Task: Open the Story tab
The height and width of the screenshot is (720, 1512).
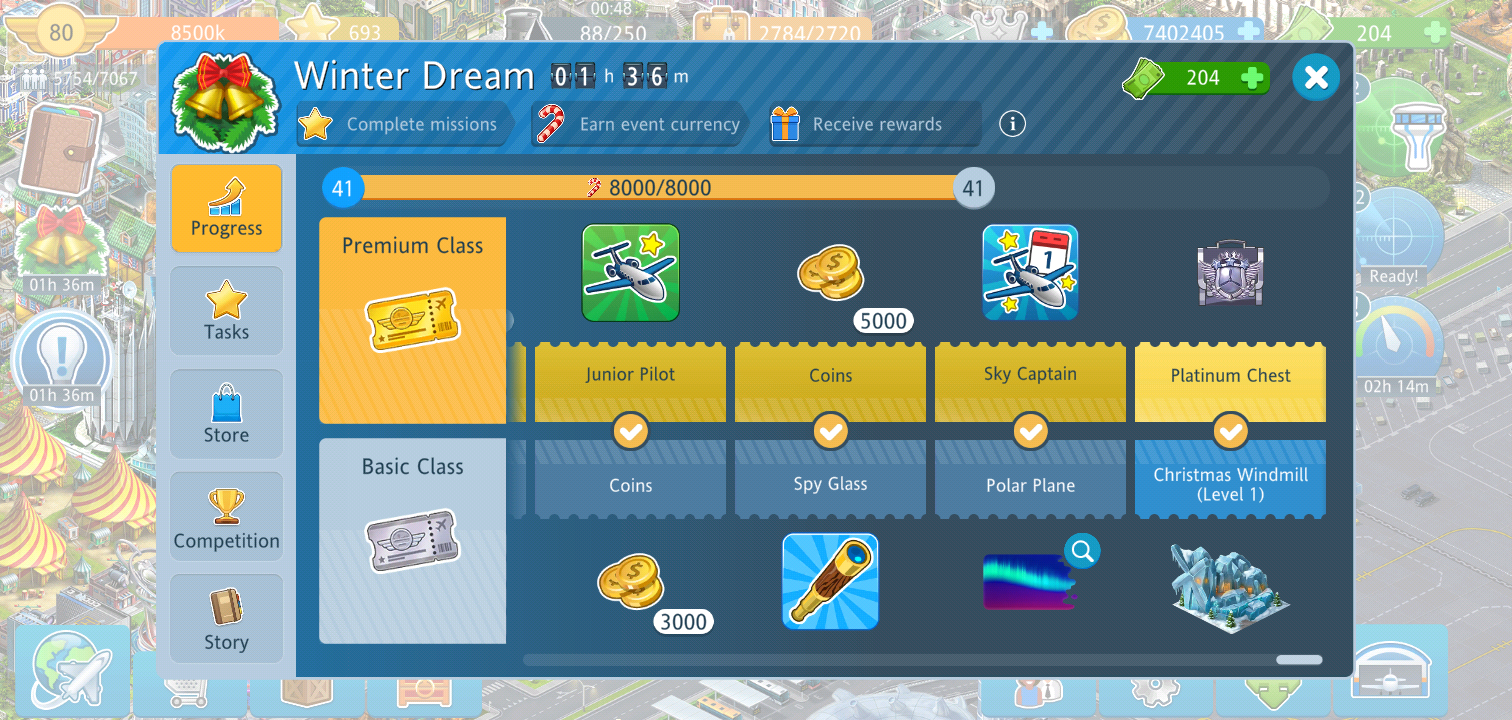Action: click(226, 619)
